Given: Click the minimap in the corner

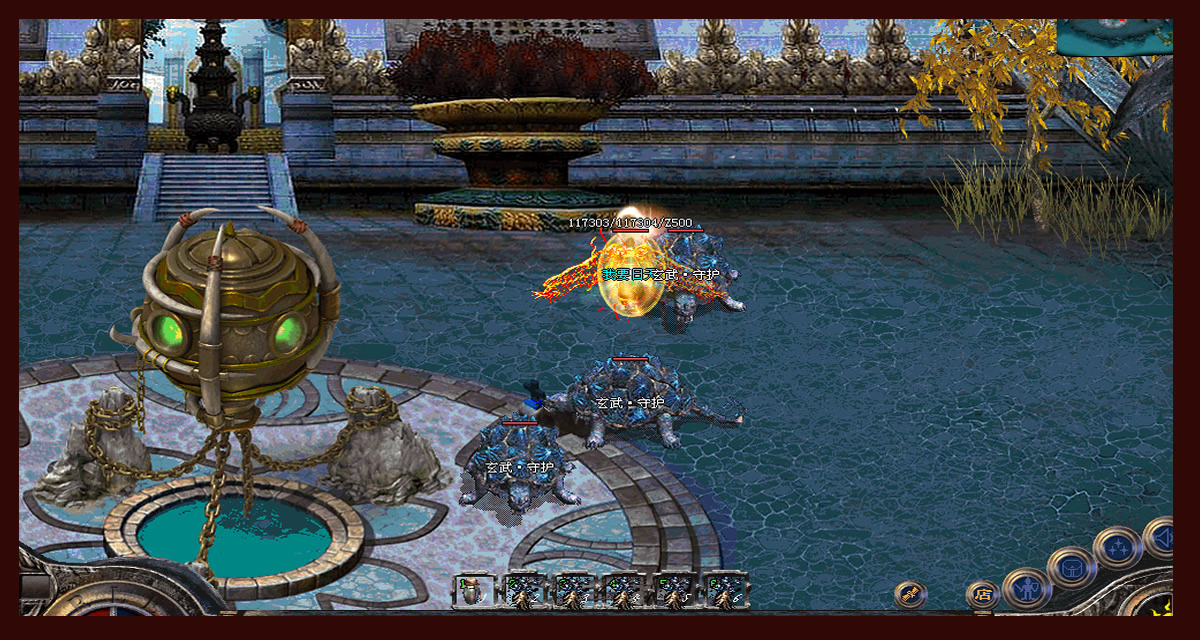Looking at the screenshot, I should 1114,36.
